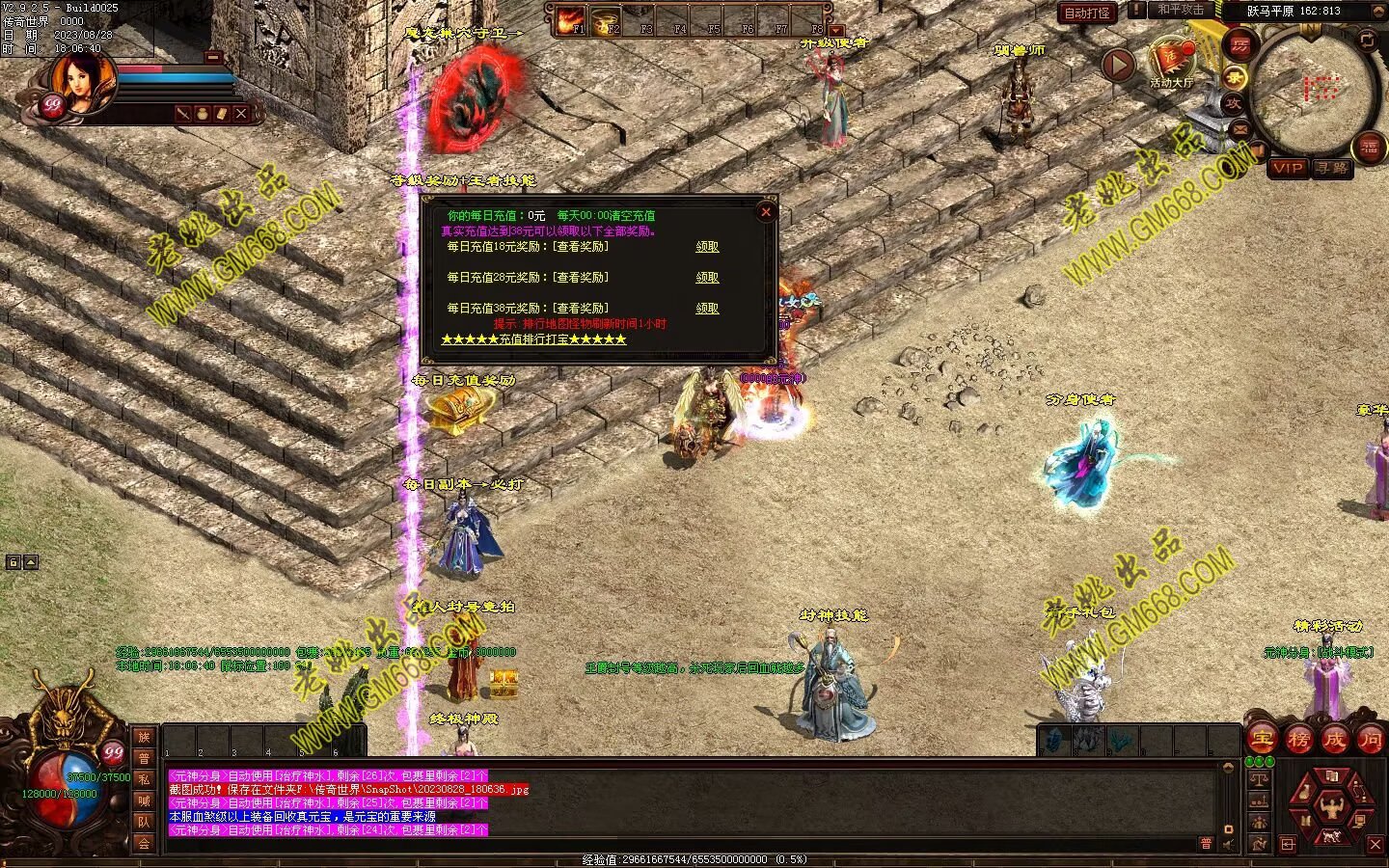Screen dimensions: 1389x868
Task: Open the mail envelope icon
Action: click(1239, 129)
